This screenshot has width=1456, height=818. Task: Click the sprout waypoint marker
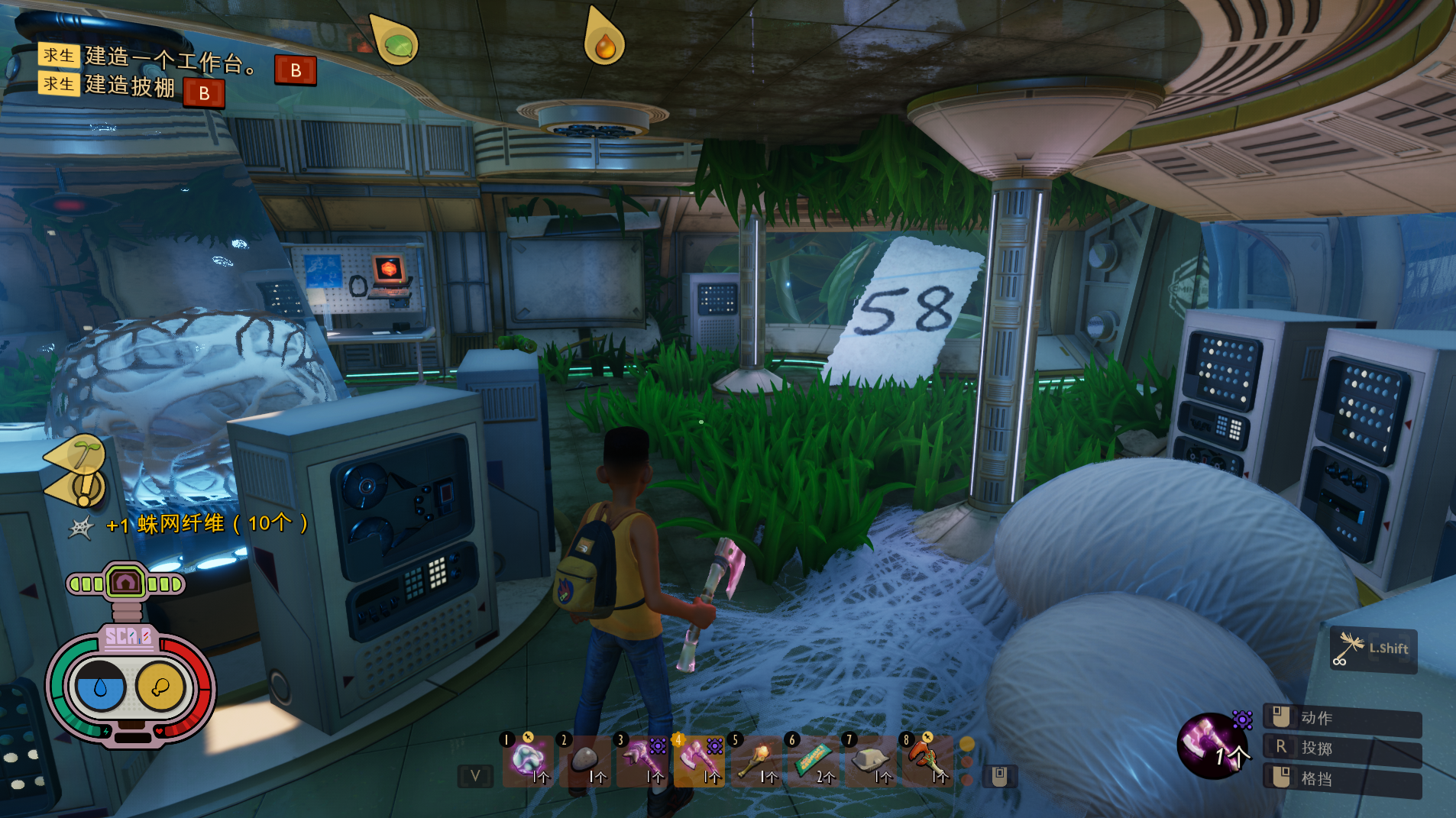pos(83,454)
